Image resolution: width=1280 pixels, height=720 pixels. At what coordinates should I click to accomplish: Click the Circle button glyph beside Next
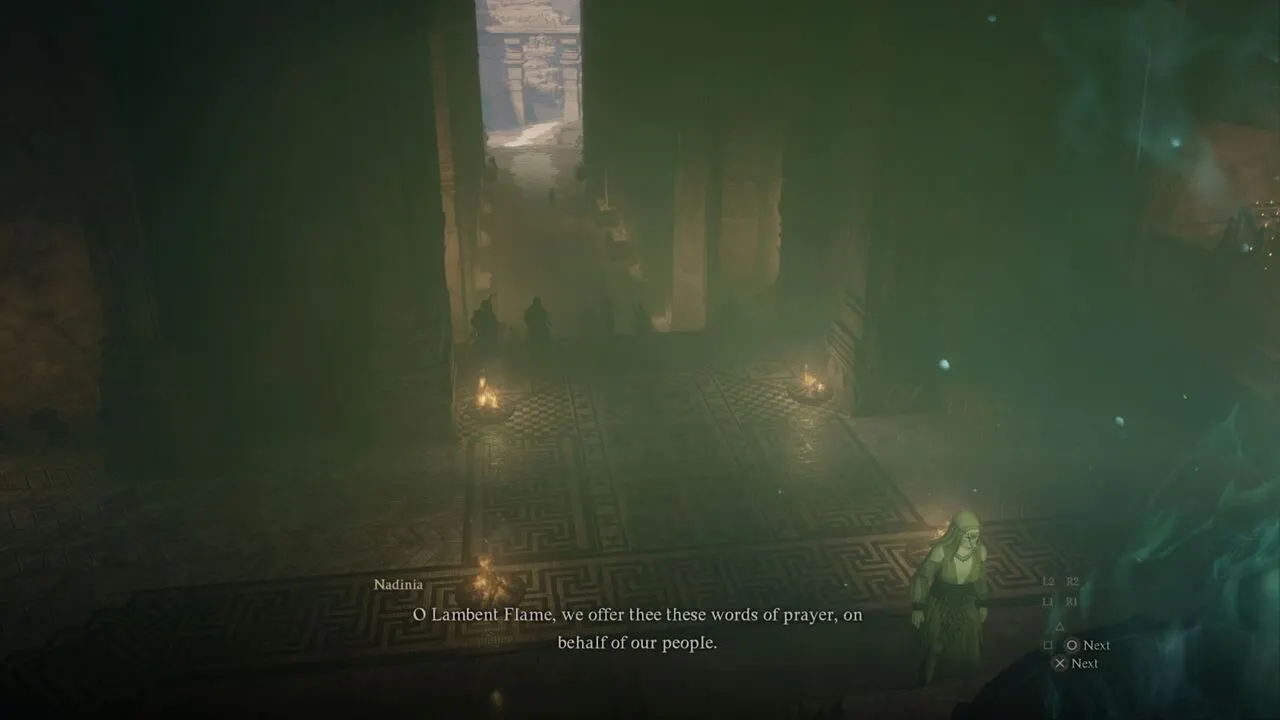click(1072, 644)
